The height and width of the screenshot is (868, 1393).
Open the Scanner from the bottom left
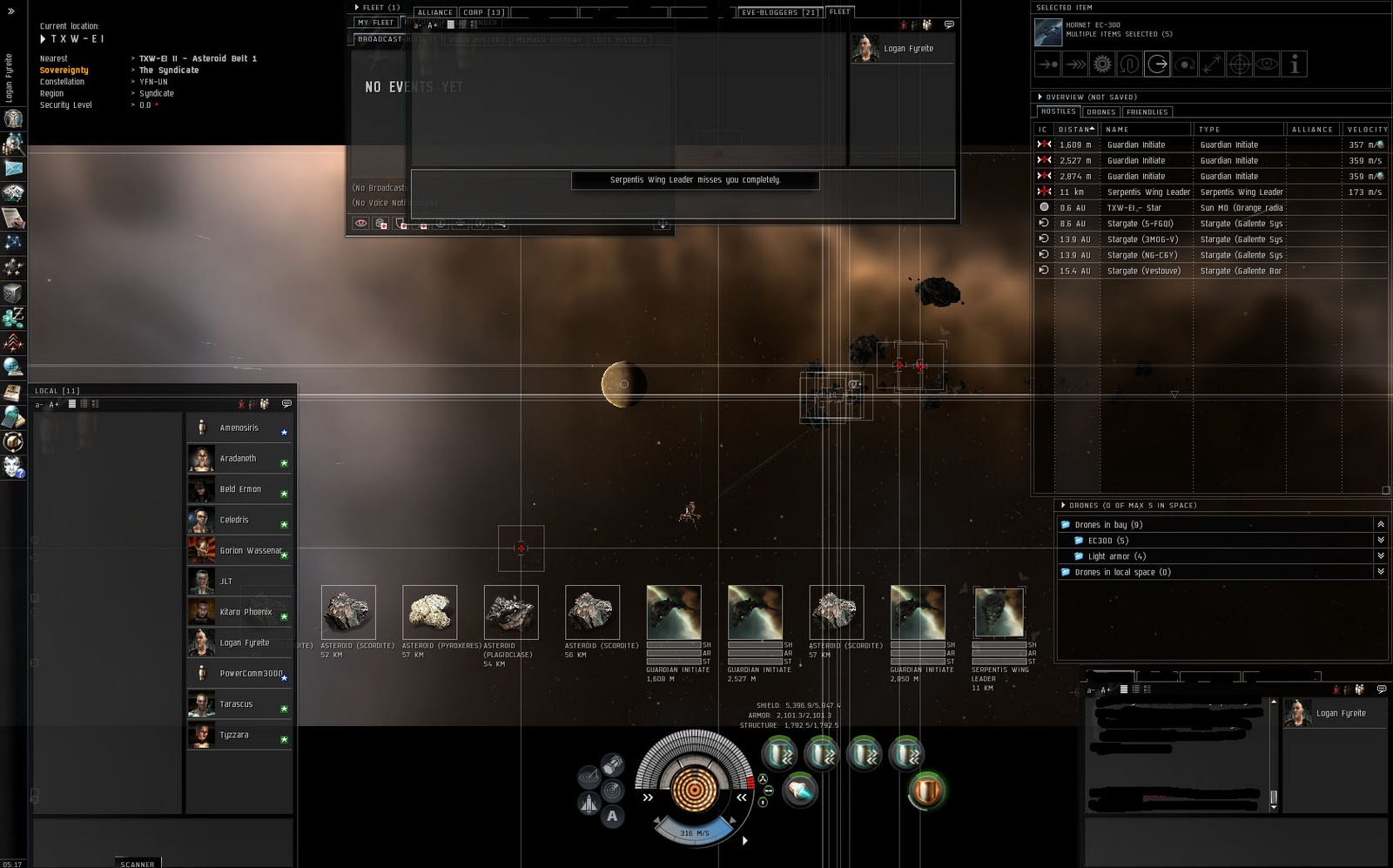tap(138, 863)
